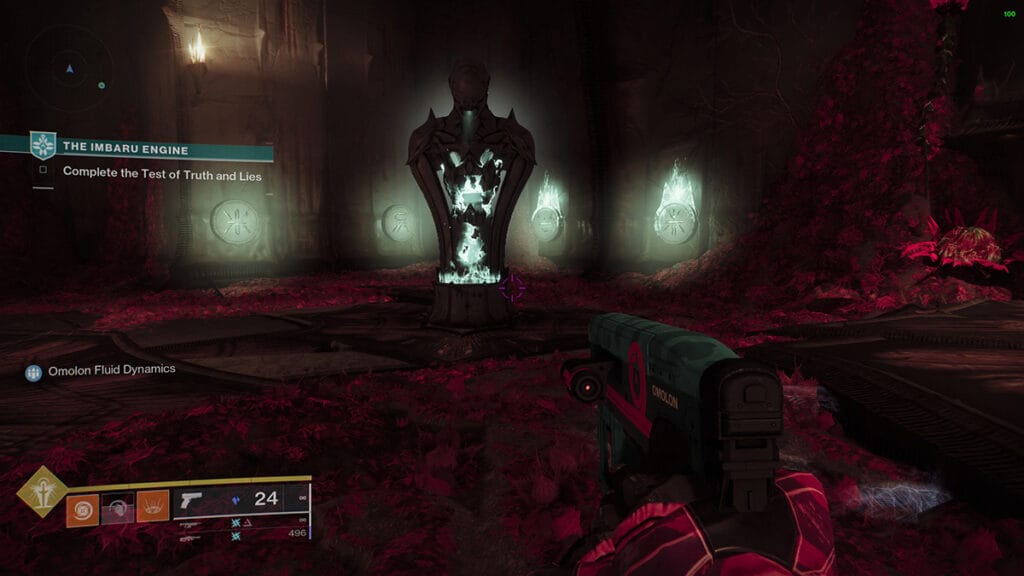This screenshot has width=1024, height=576.
Task: Click the Omolon Fluid Dynamics perk icon
Action: coord(34,371)
